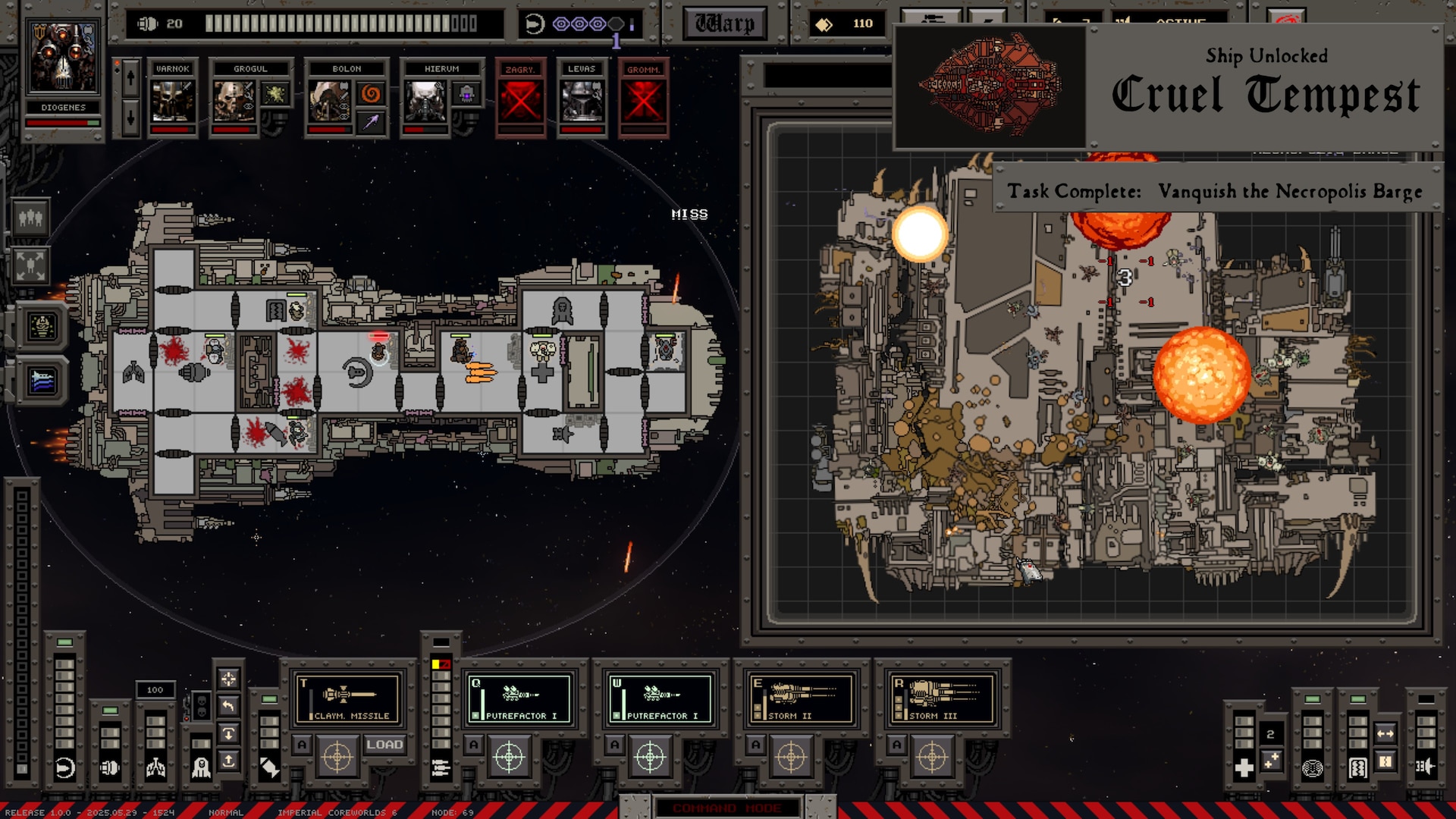Select the Claymore Missile weapon panel
1456x819 pixels.
pos(349,698)
